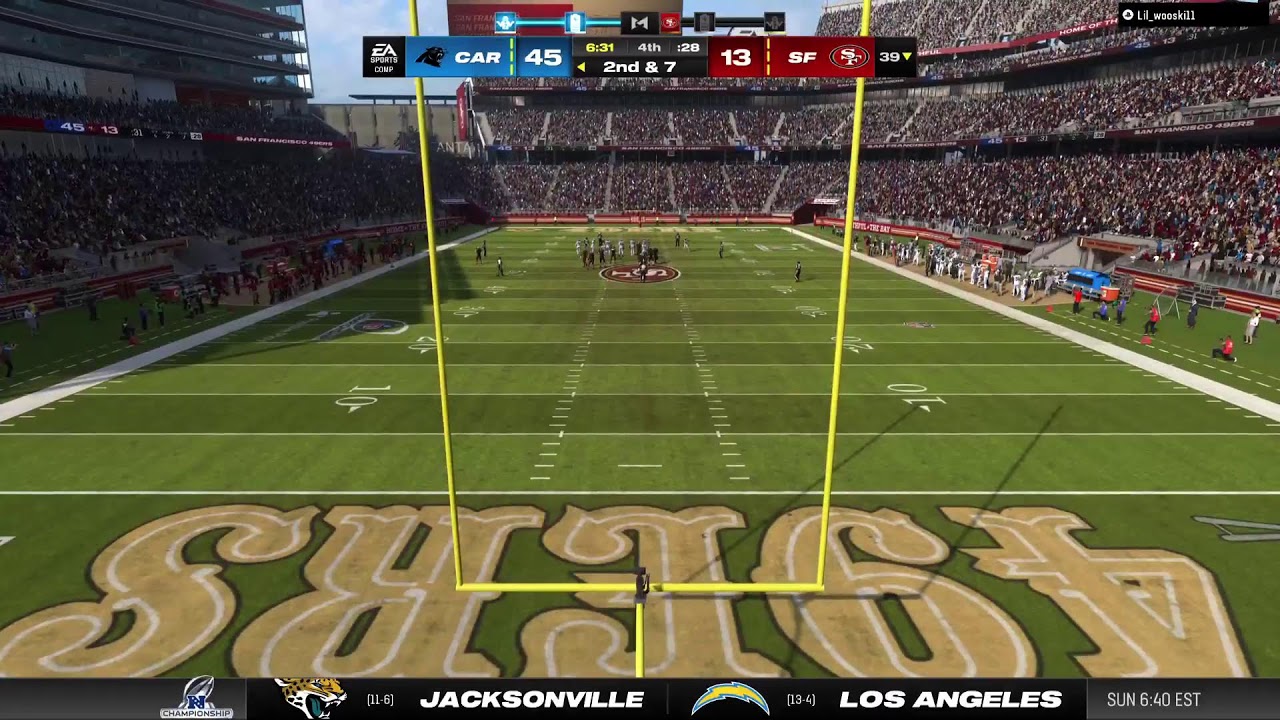Click the Carolina Panthers logo on scoreboard
This screenshot has width=1280, height=720.
pyautogui.click(x=431, y=57)
